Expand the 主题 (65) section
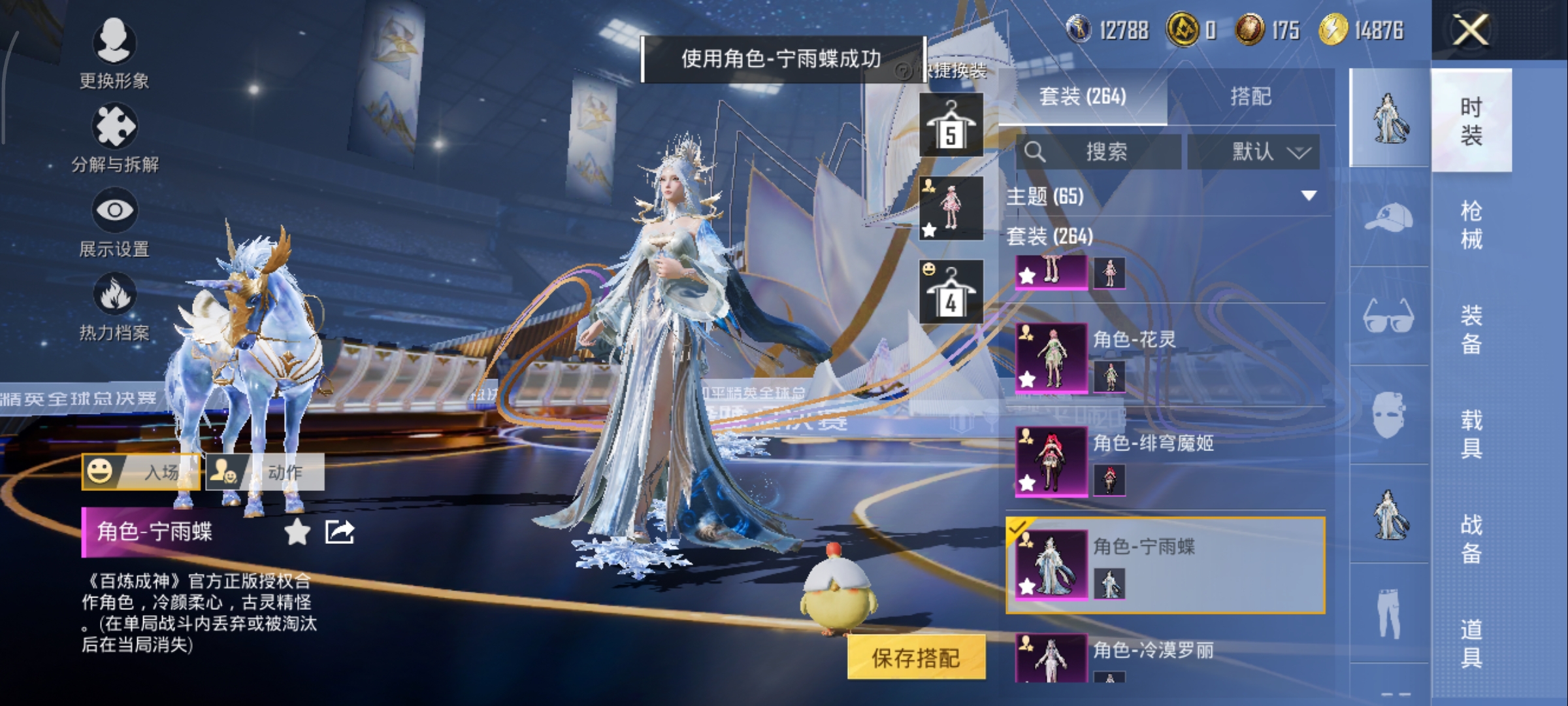Screen dimensions: 1568x706 pos(1309,196)
